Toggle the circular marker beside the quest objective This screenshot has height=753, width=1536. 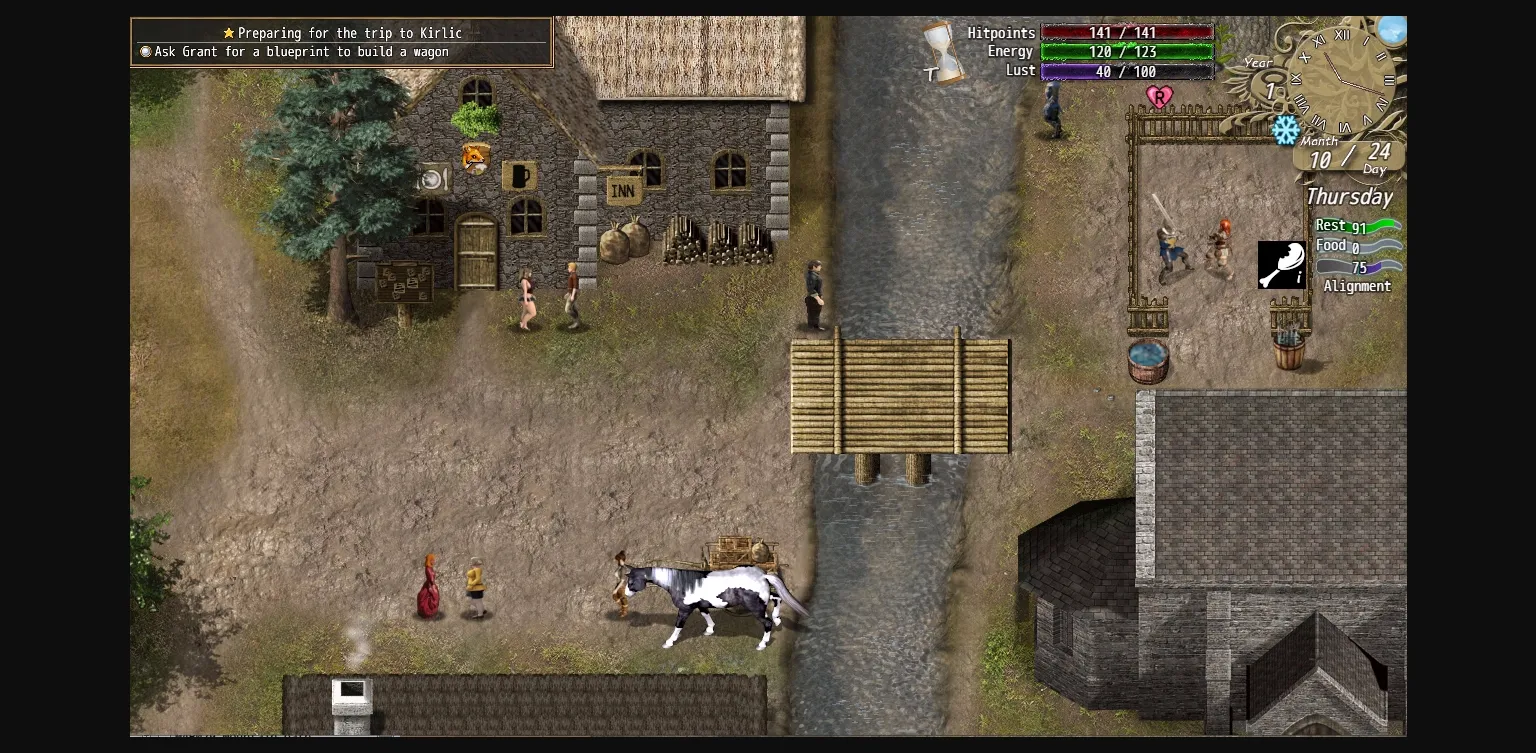tap(145, 51)
